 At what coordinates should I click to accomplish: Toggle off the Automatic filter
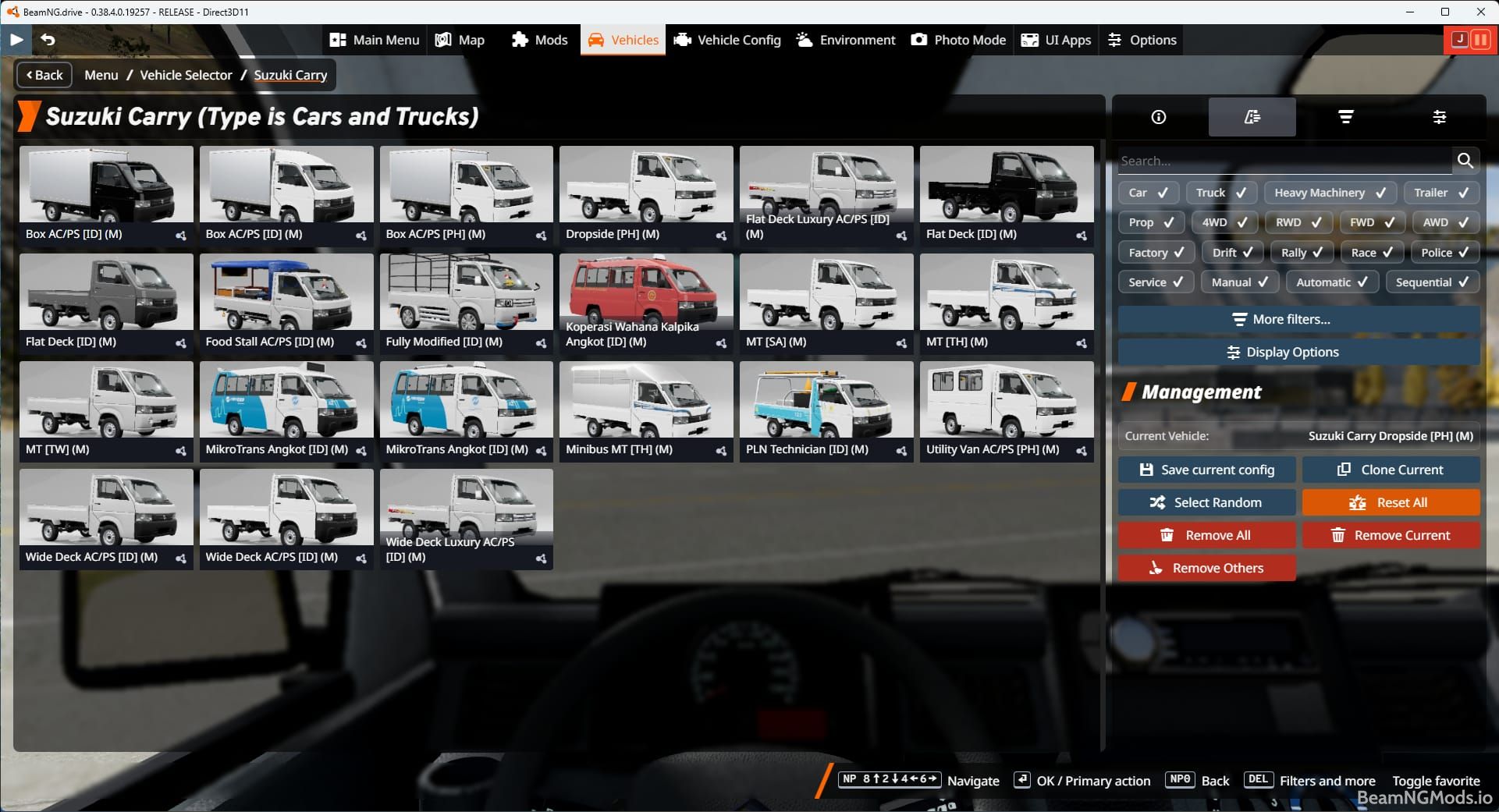click(x=1331, y=282)
